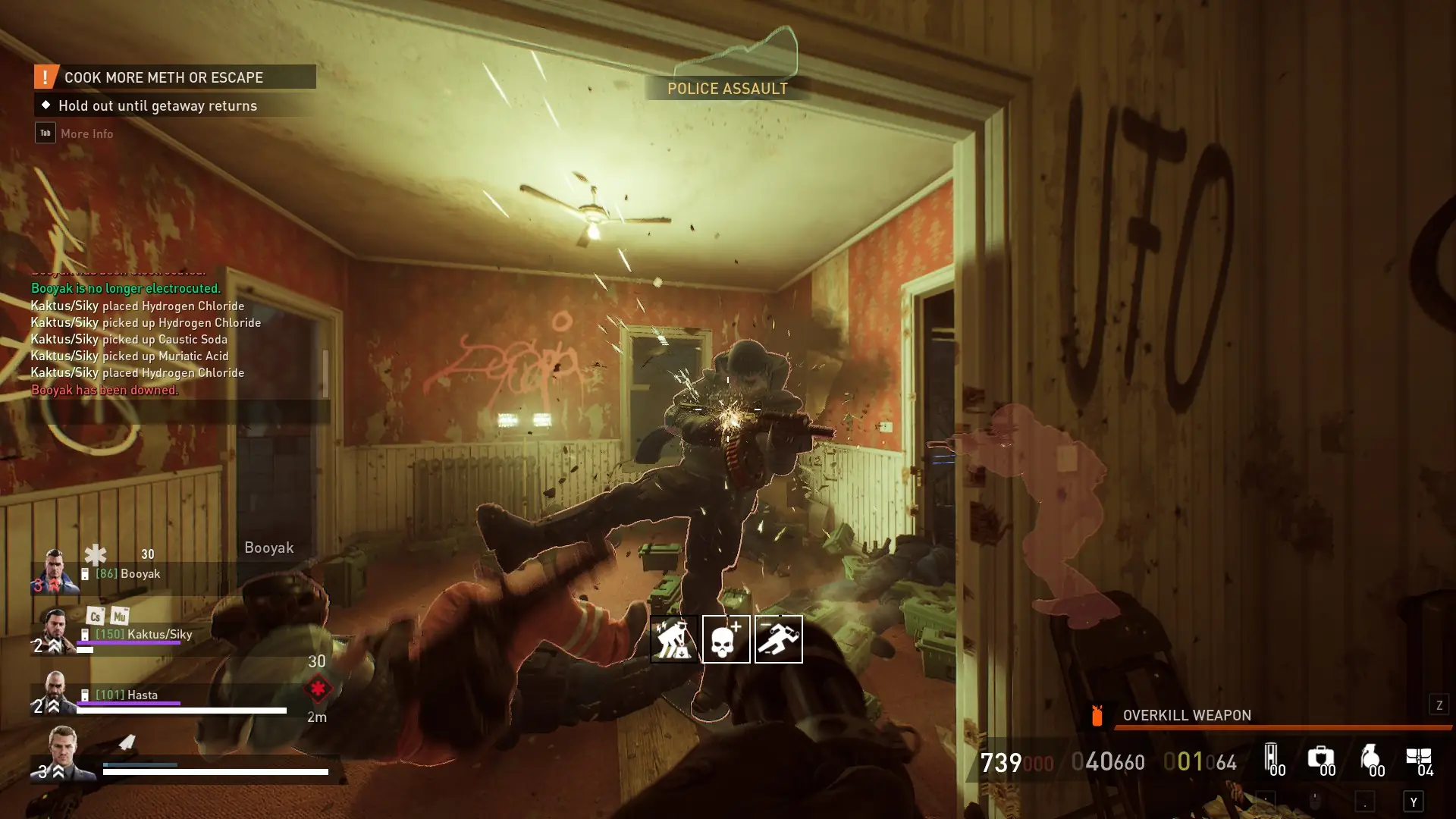Click the skull with plus buff icon

726,639
